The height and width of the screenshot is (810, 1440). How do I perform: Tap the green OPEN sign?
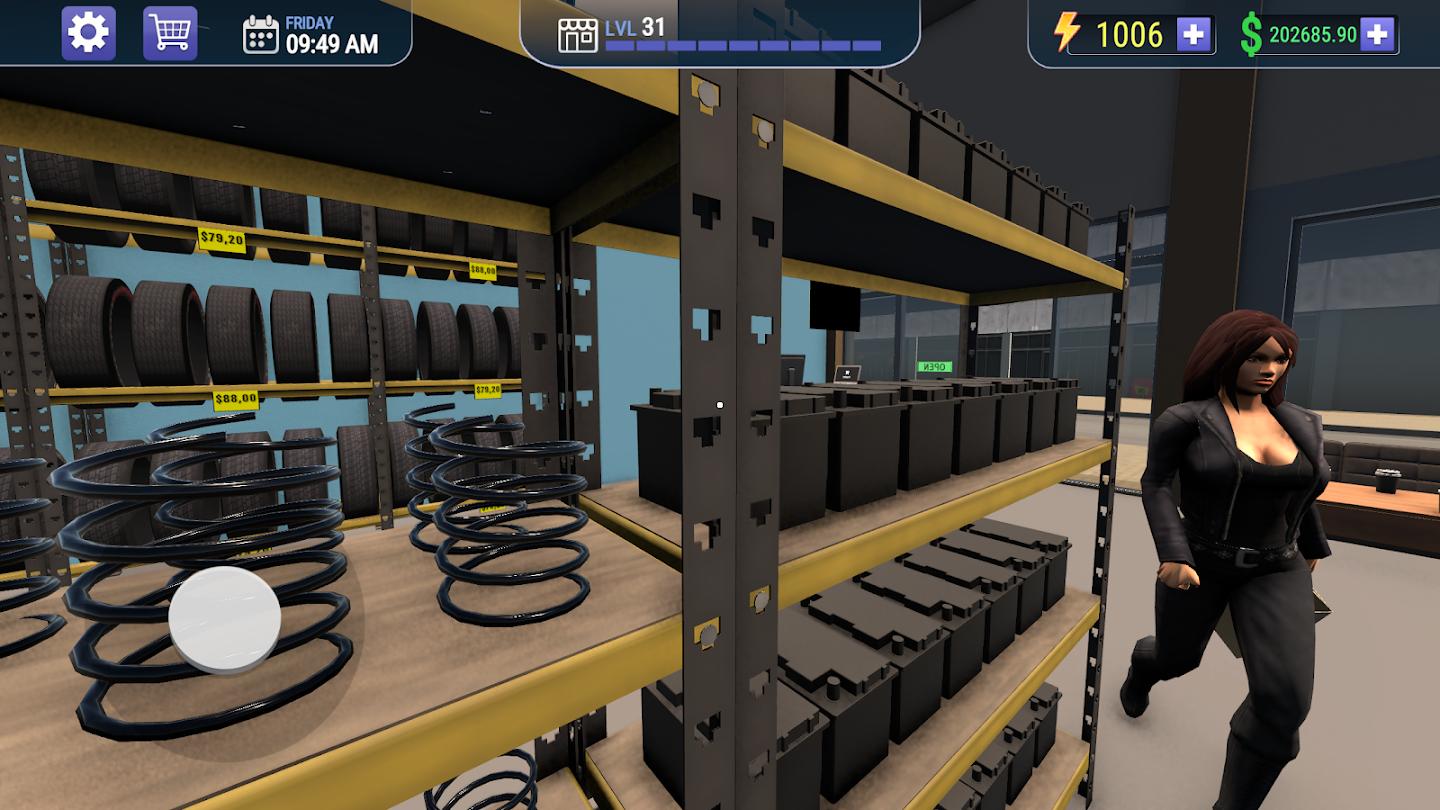point(933,366)
